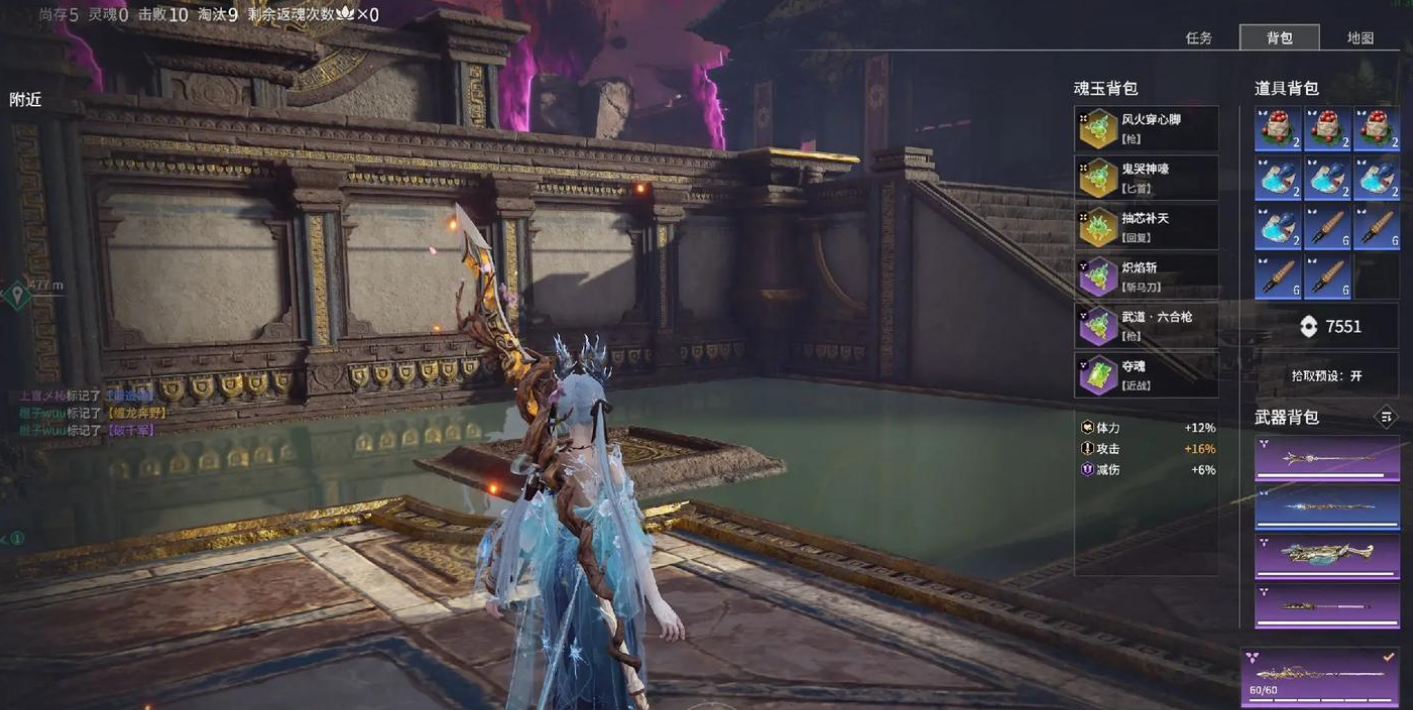Select the 夺魂 soul jade

(1146, 374)
